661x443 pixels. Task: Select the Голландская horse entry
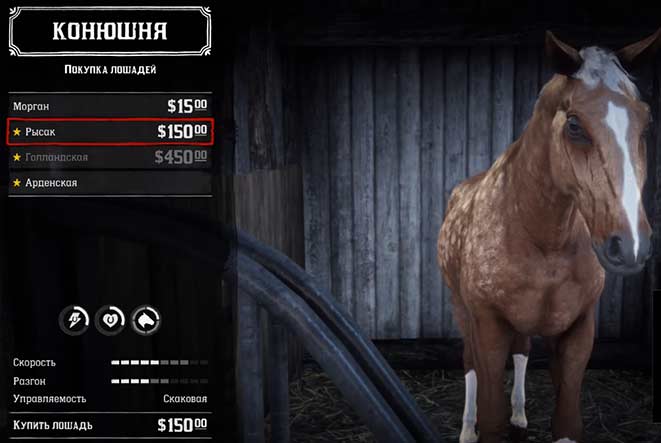(110, 157)
